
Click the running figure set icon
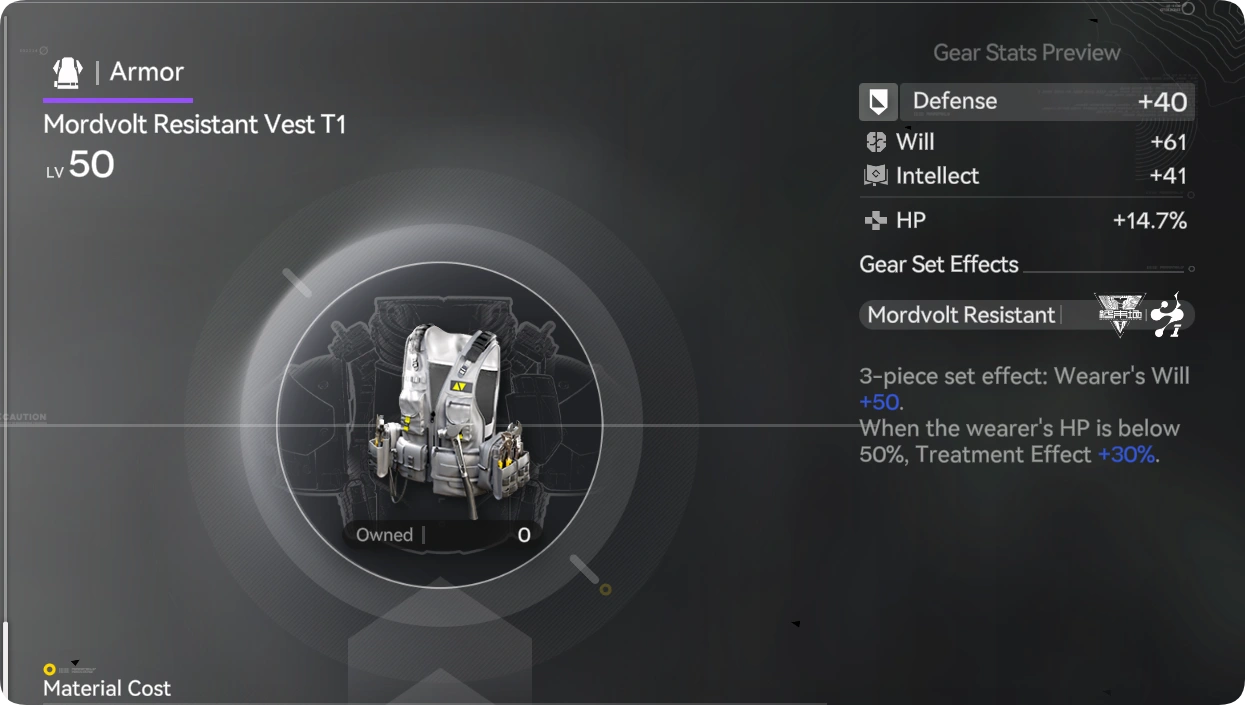(x=1168, y=315)
